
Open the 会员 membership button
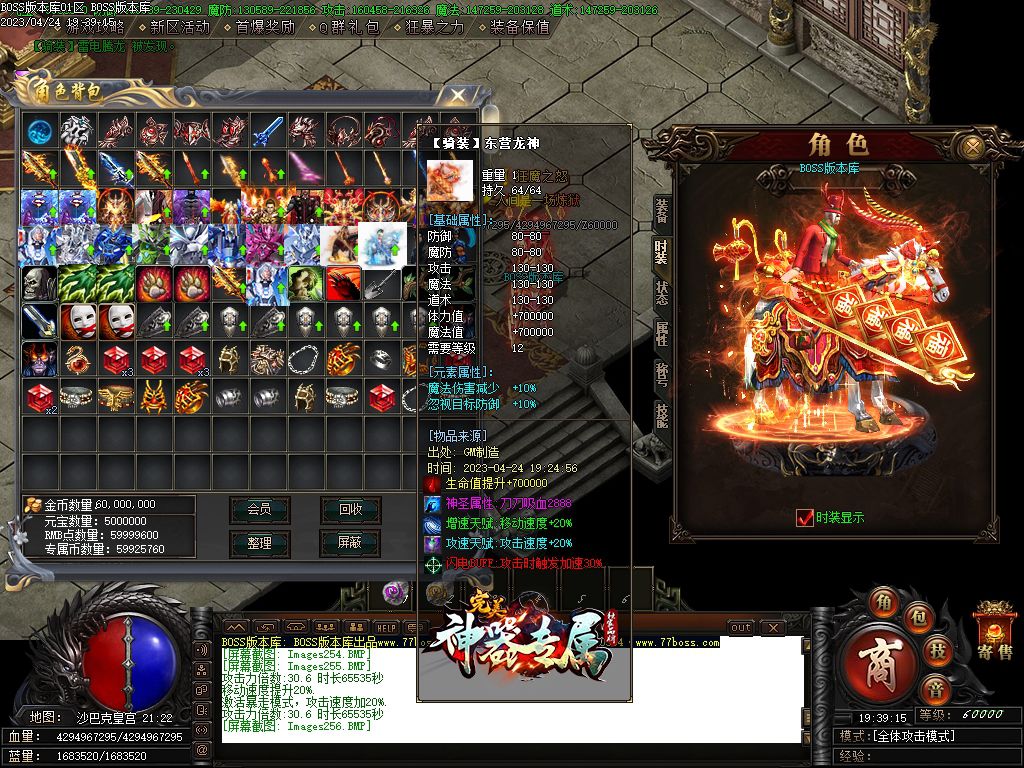point(259,509)
